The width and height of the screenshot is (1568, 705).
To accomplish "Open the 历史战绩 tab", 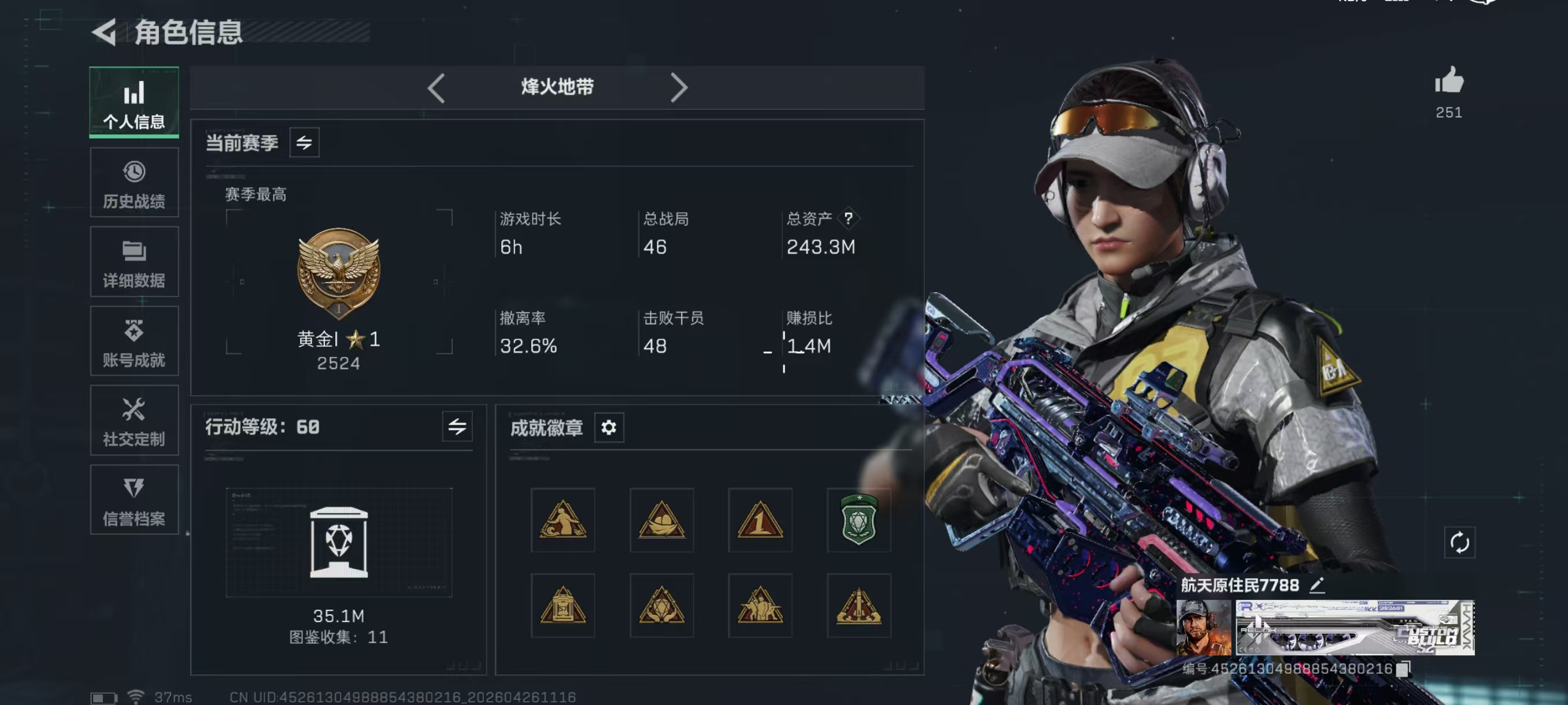I will [x=134, y=183].
